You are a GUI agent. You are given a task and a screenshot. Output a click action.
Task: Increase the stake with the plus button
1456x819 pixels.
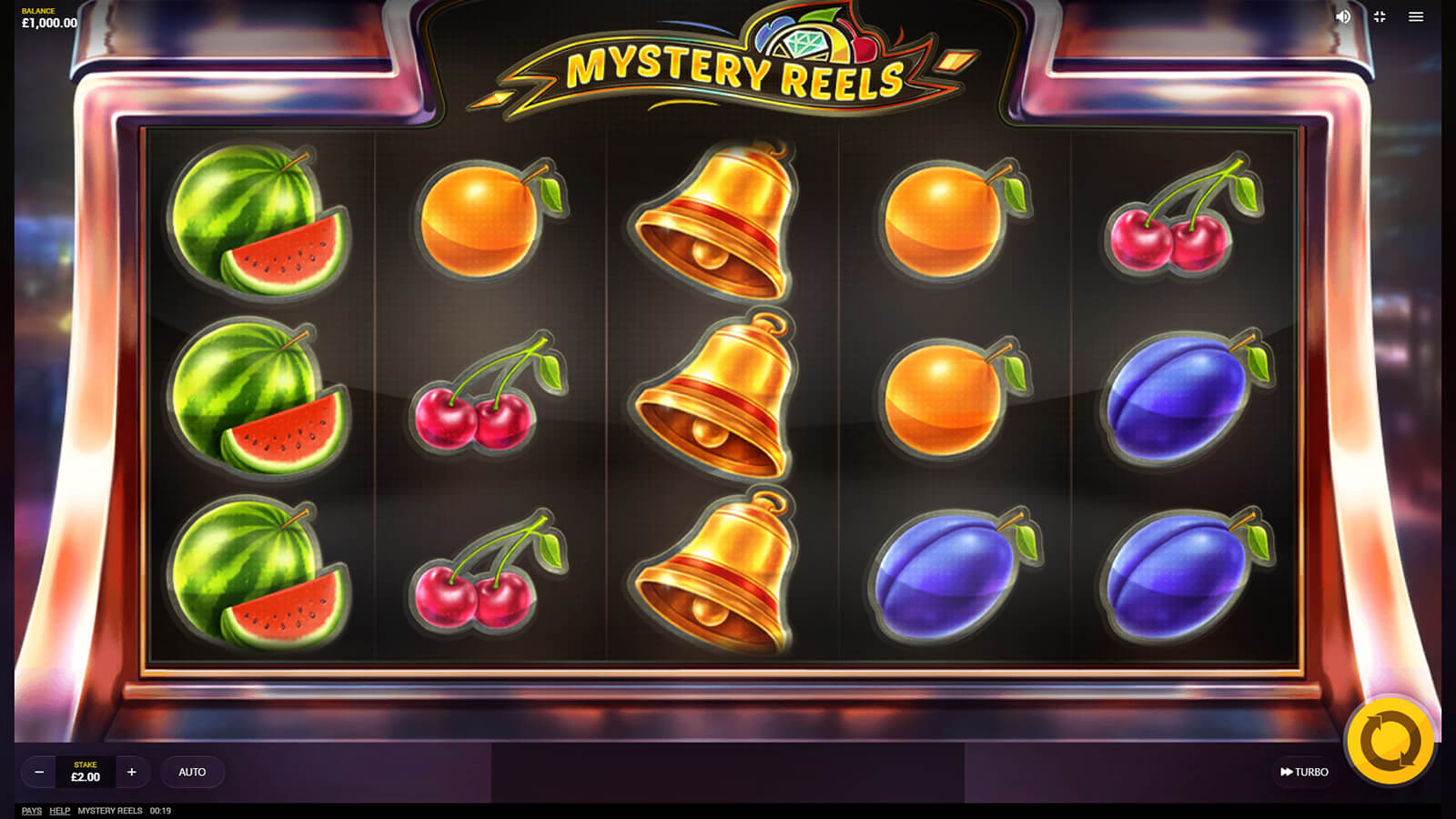[x=132, y=772]
